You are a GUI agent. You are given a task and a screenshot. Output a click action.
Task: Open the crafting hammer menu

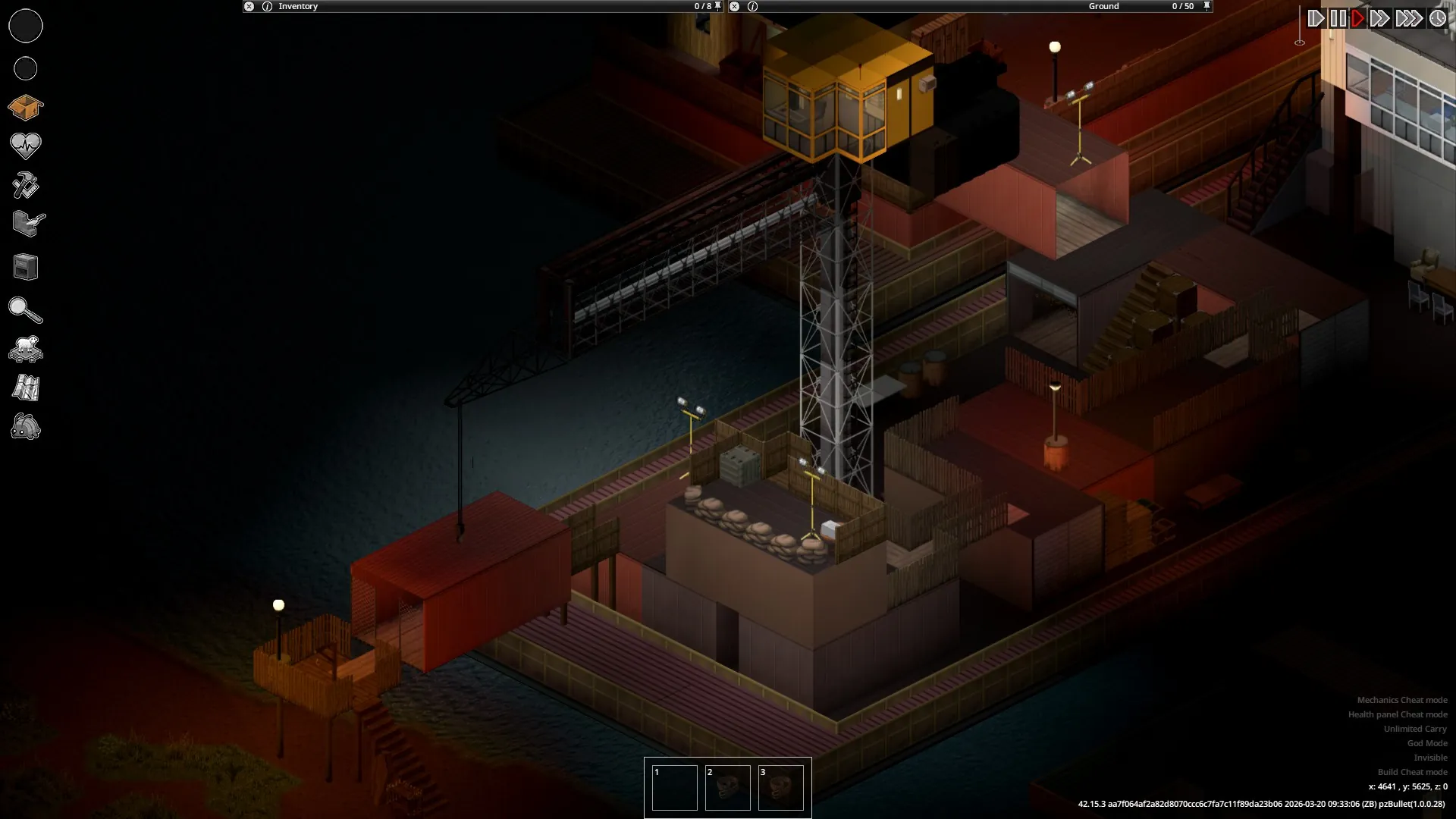(25, 186)
